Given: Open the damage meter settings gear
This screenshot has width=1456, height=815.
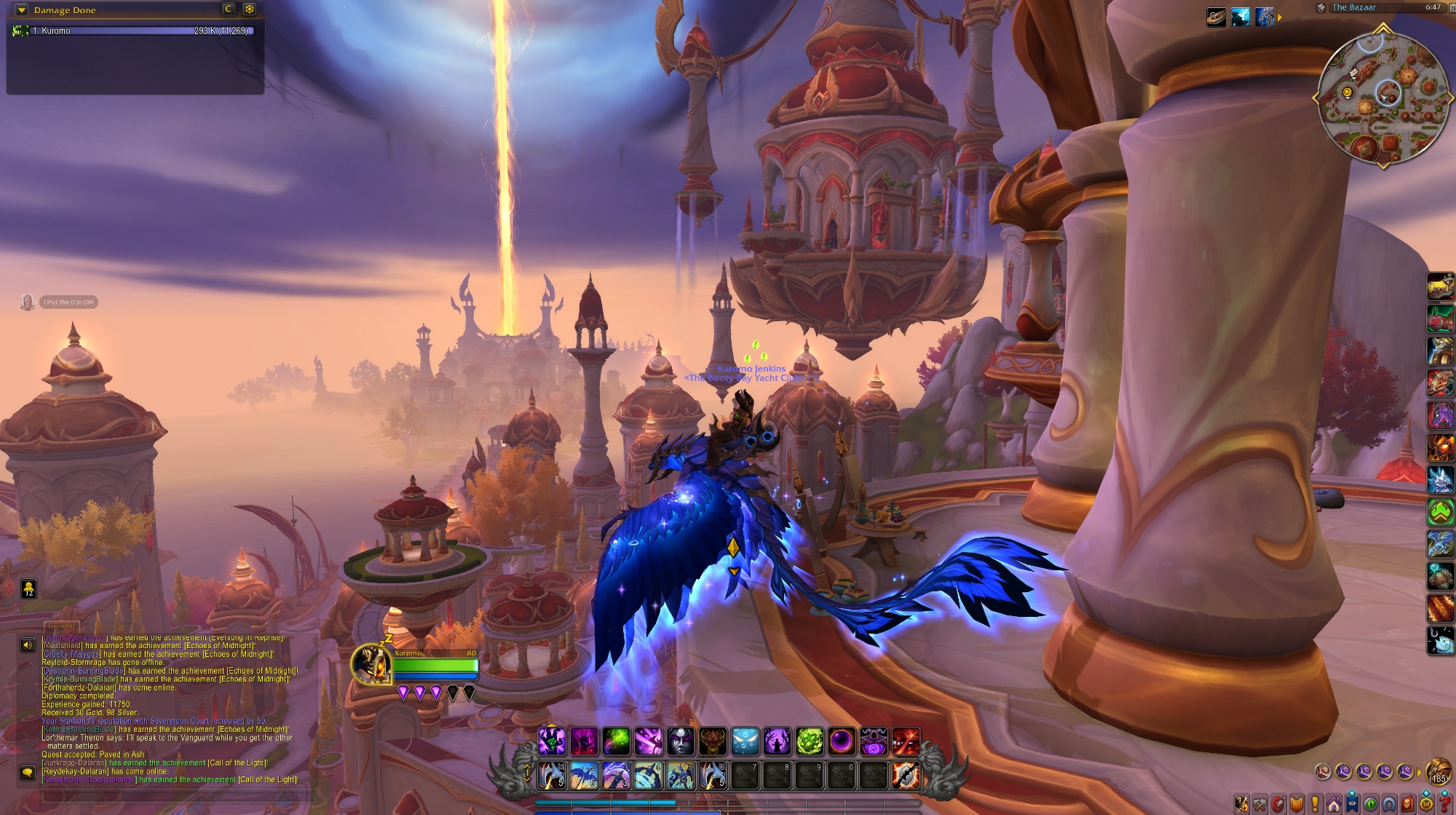Looking at the screenshot, I should click(250, 9).
